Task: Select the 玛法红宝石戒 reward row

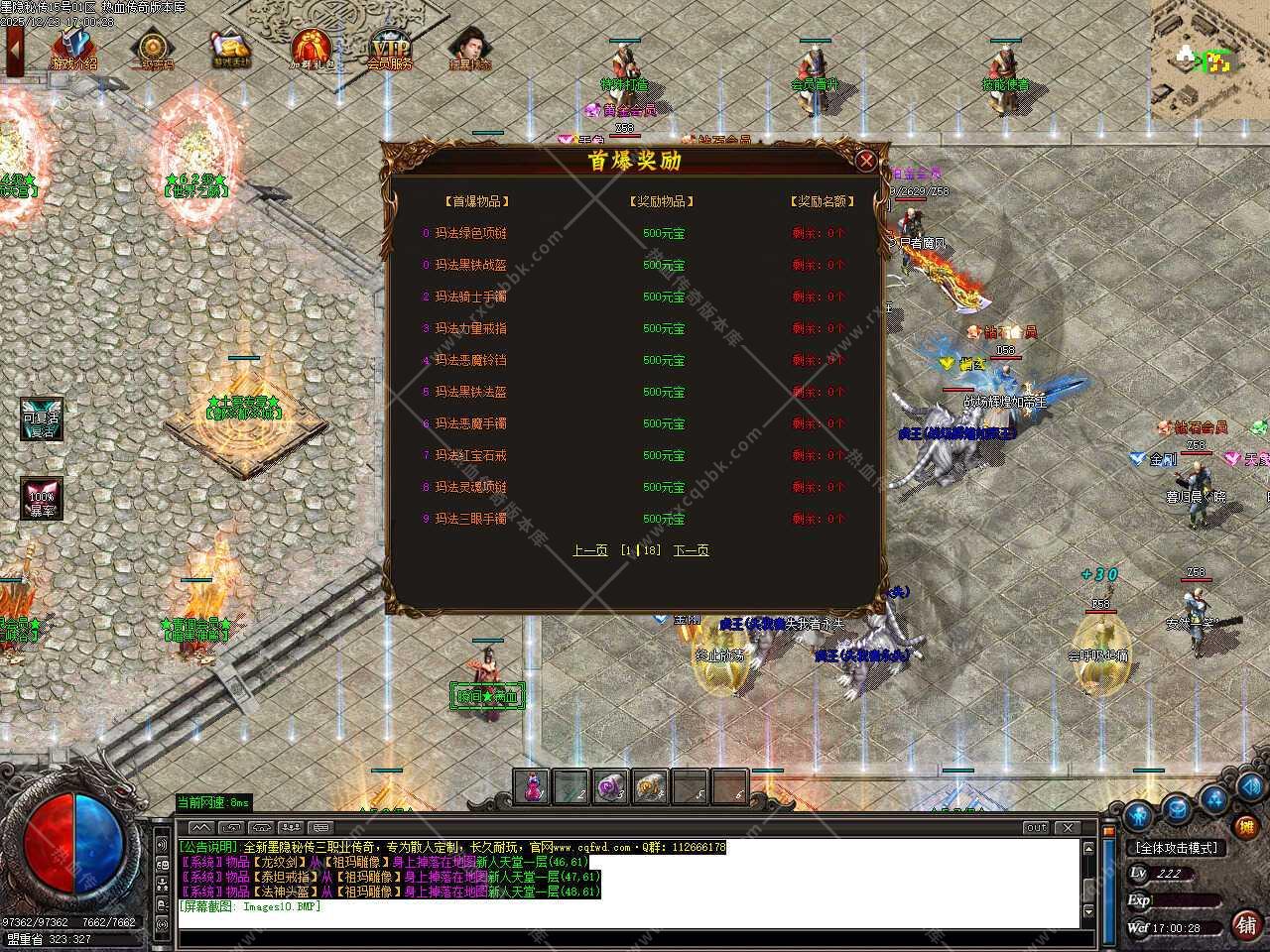Action: [470, 455]
